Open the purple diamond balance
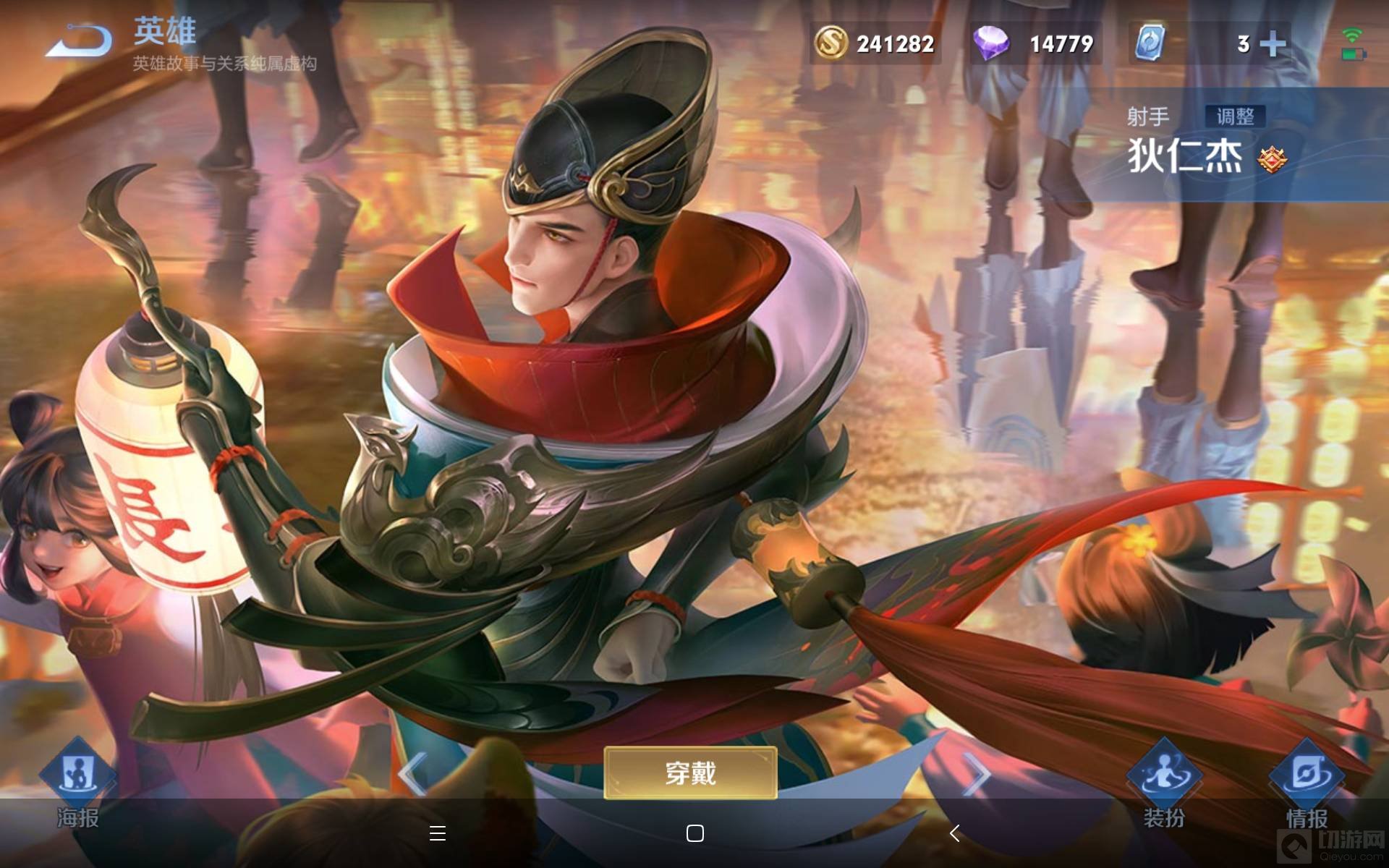 tap(1035, 44)
